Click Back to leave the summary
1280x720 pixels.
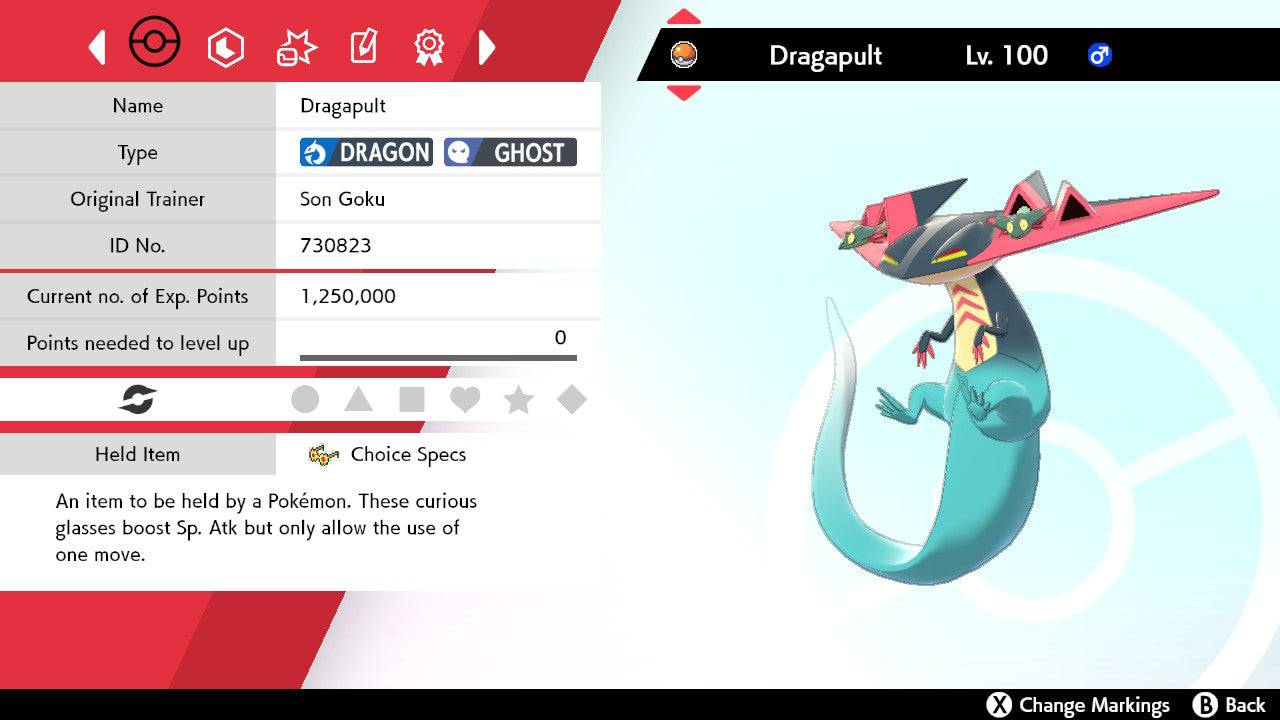[1230, 705]
